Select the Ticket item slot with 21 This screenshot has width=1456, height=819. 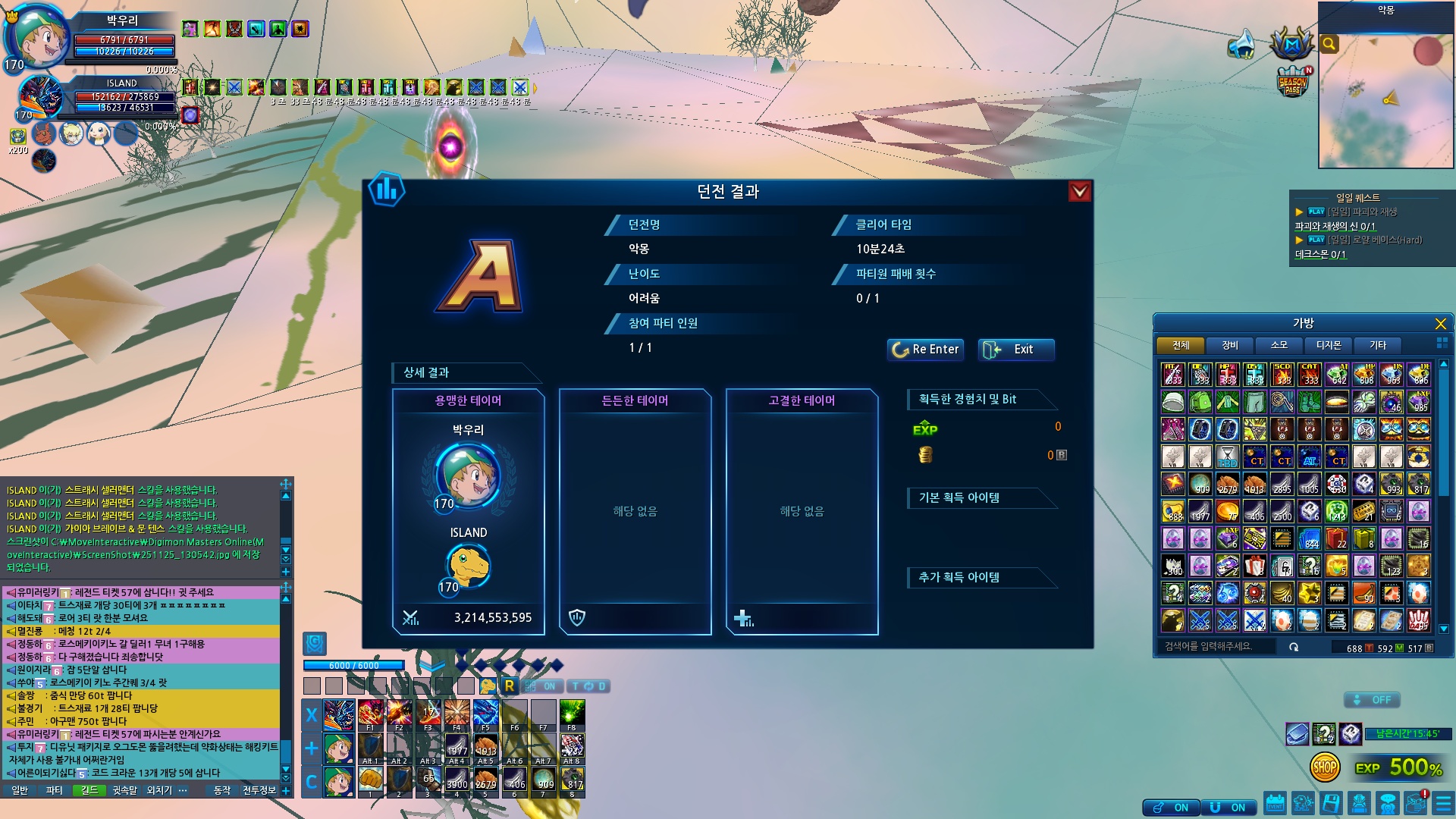[1364, 512]
